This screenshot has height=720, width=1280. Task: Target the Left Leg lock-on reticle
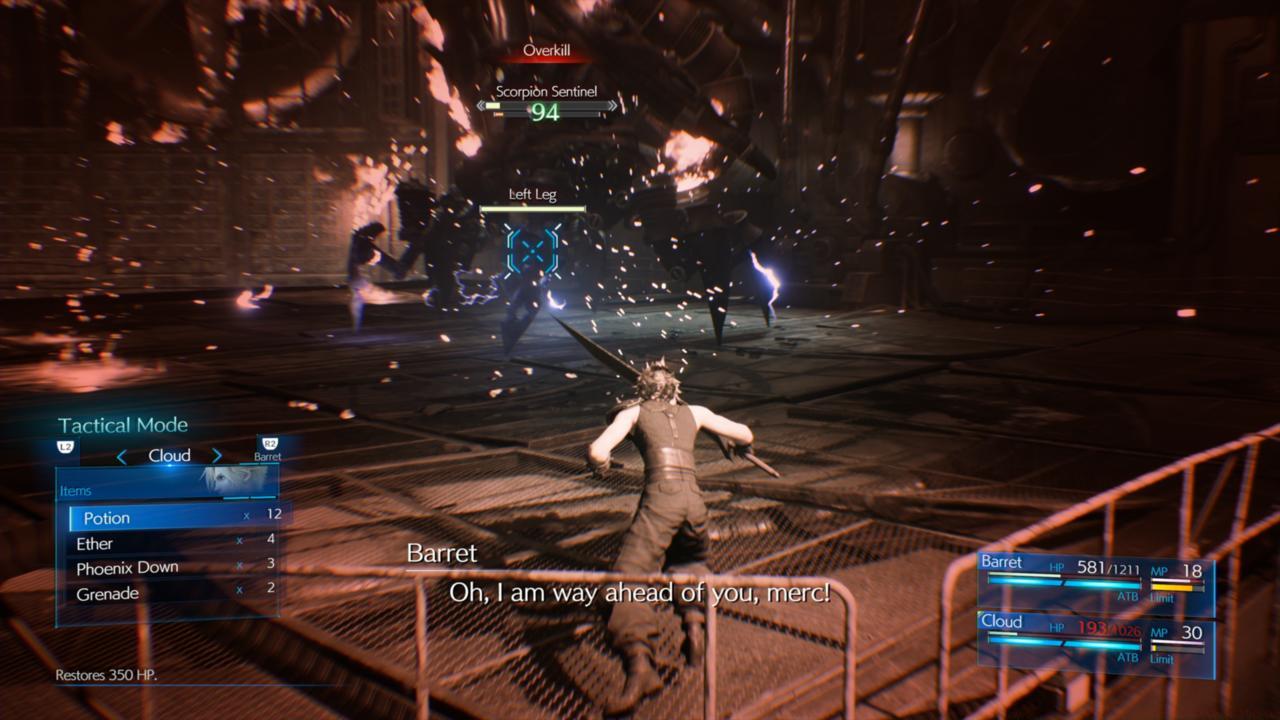click(532, 250)
